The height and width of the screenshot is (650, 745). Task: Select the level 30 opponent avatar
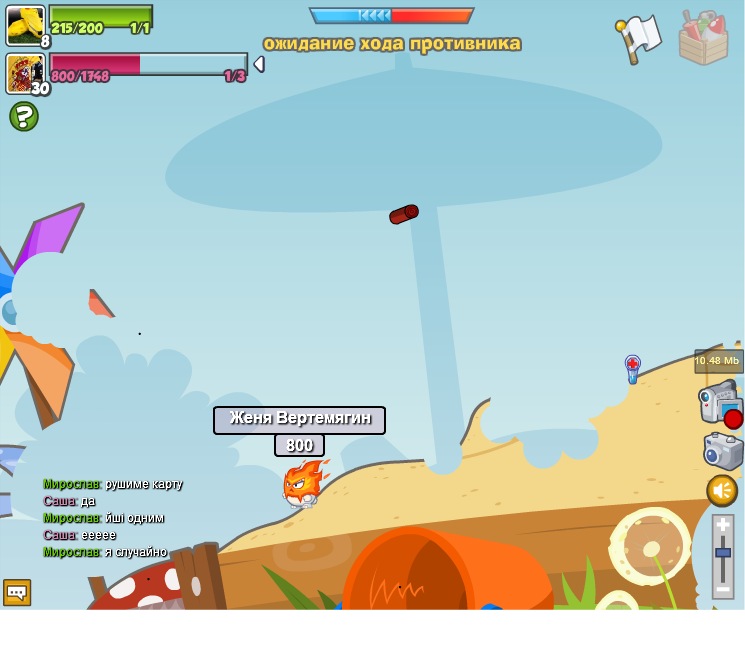point(24,73)
